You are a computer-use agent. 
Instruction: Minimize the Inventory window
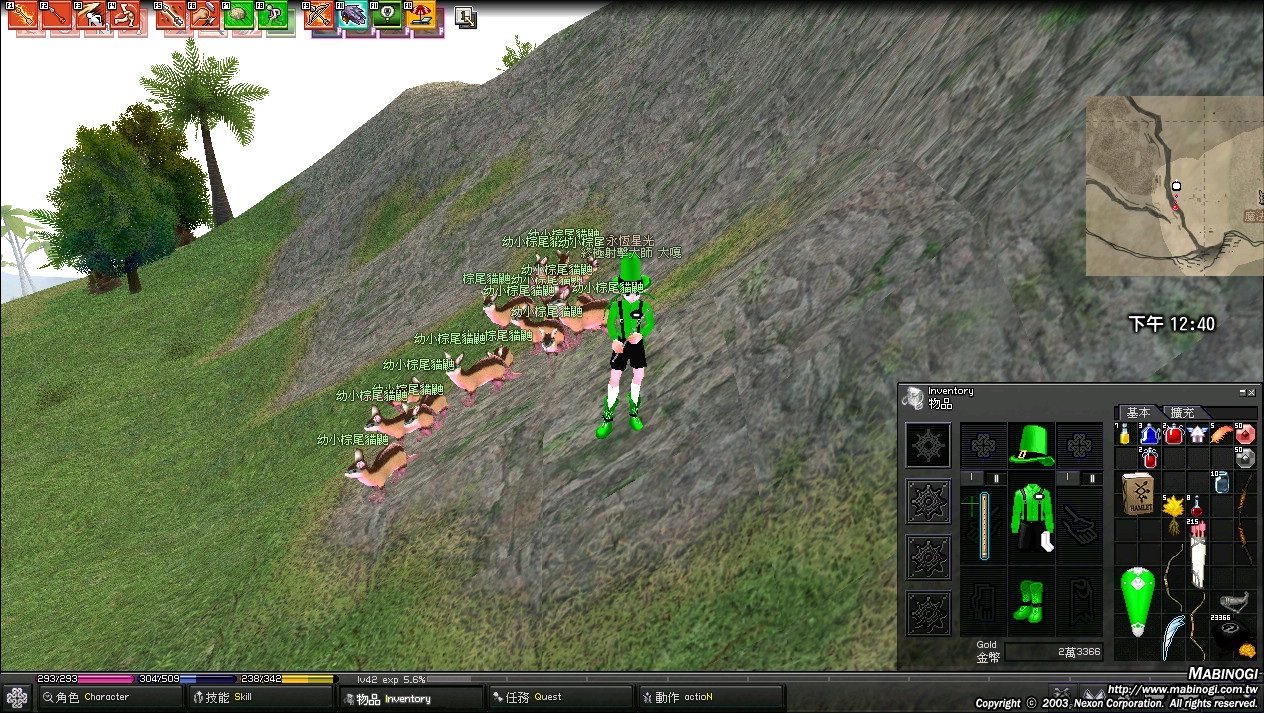pyautogui.click(x=1242, y=392)
